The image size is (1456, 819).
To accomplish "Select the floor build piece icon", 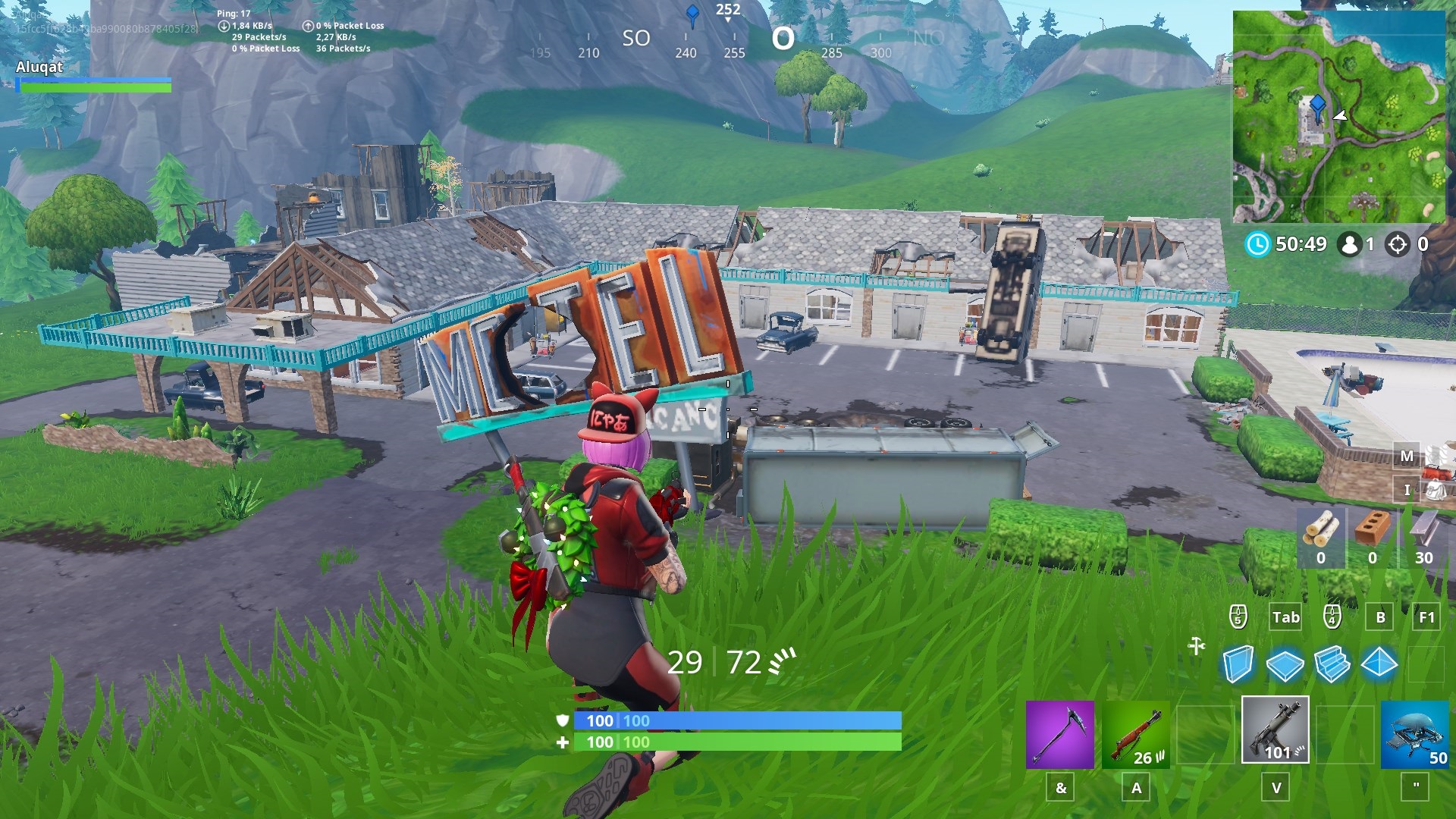I will [1287, 665].
